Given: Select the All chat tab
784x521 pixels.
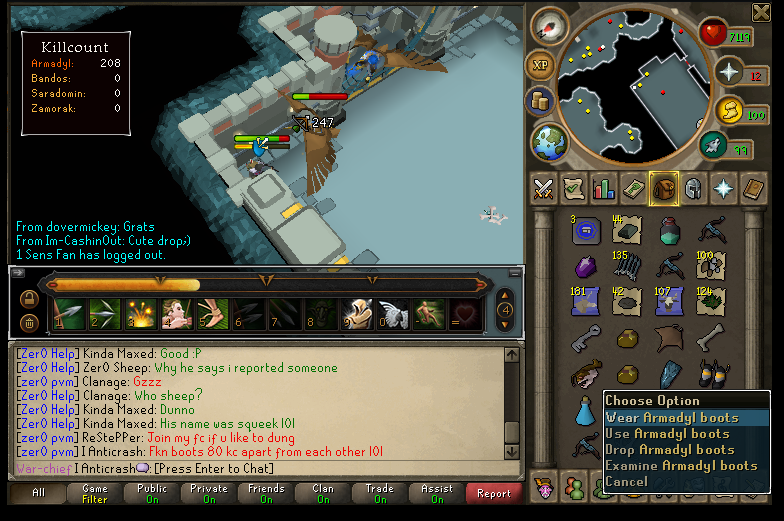Looking at the screenshot, I should click(38, 493).
